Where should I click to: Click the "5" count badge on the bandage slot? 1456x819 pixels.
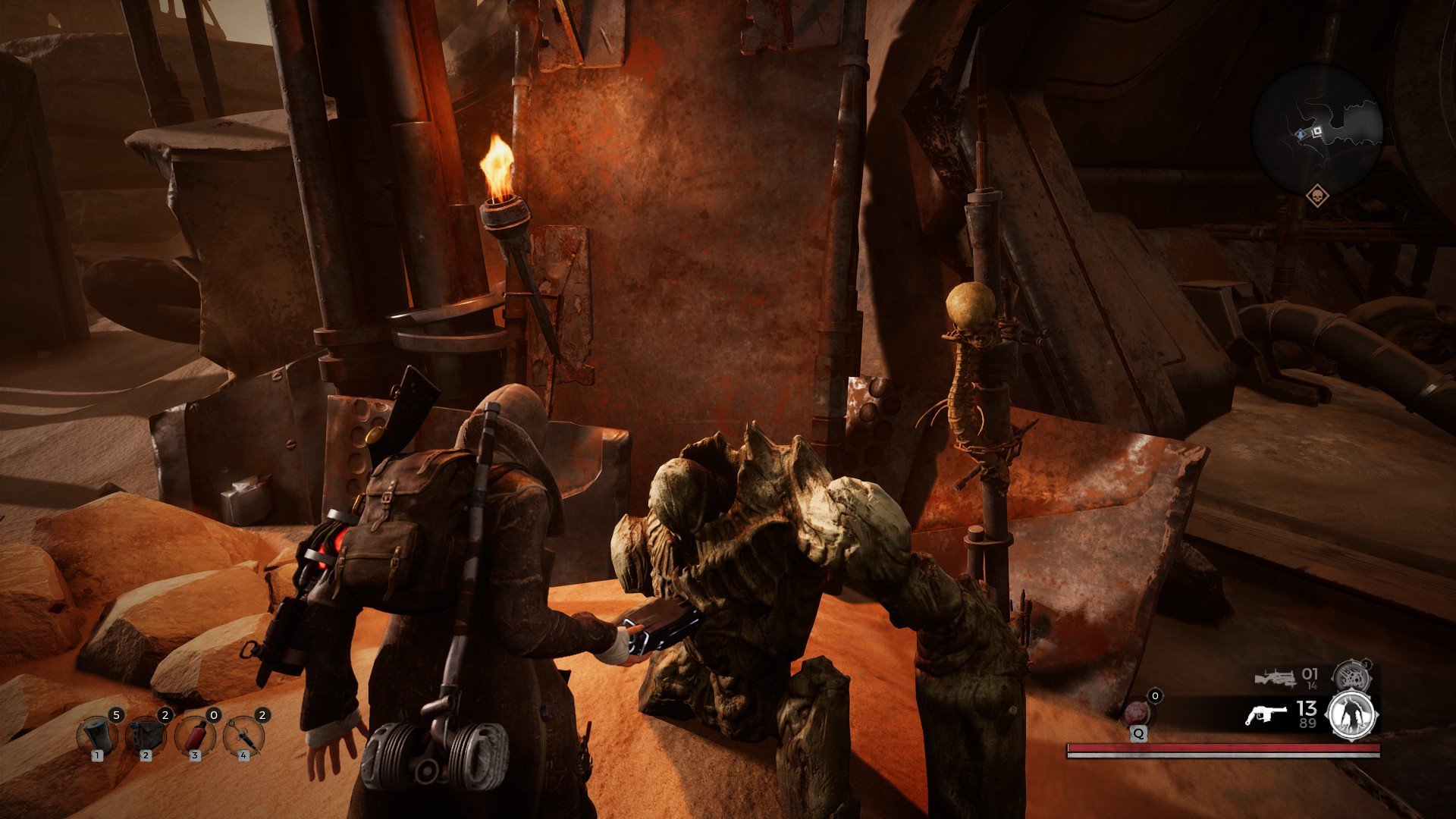[117, 714]
